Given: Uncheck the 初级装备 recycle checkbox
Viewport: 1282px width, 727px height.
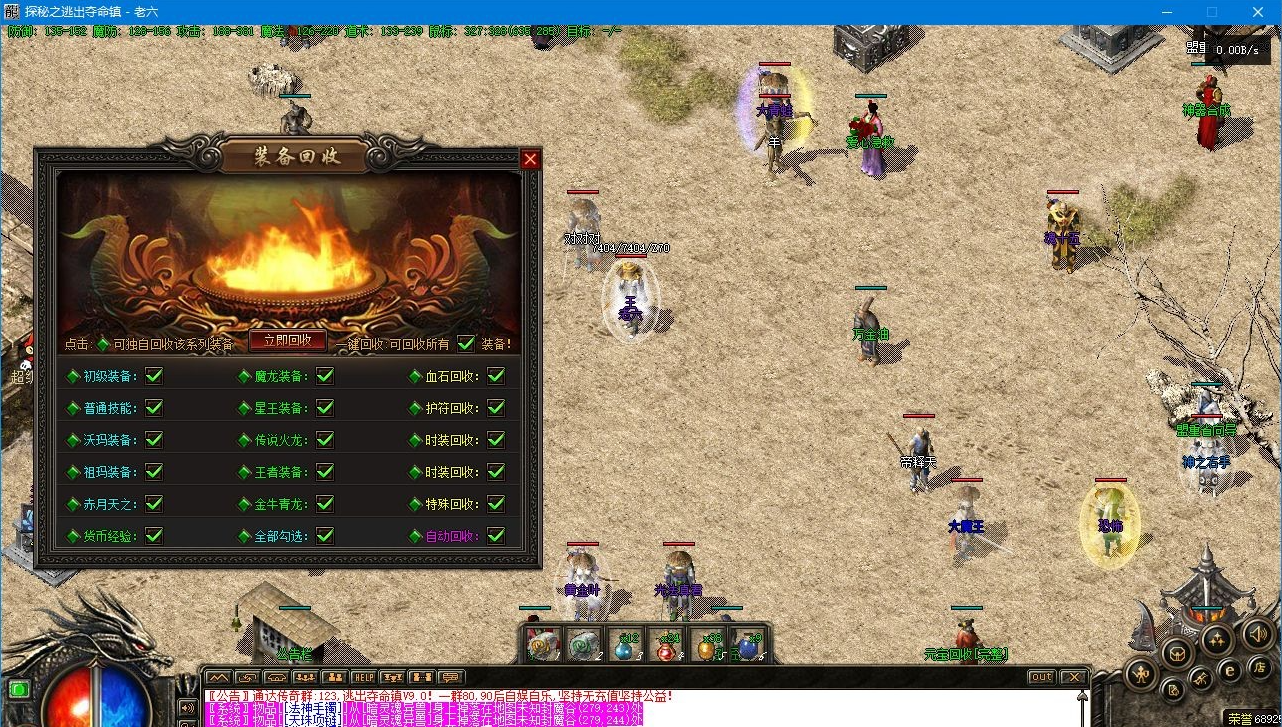Looking at the screenshot, I should pyautogui.click(x=153, y=375).
